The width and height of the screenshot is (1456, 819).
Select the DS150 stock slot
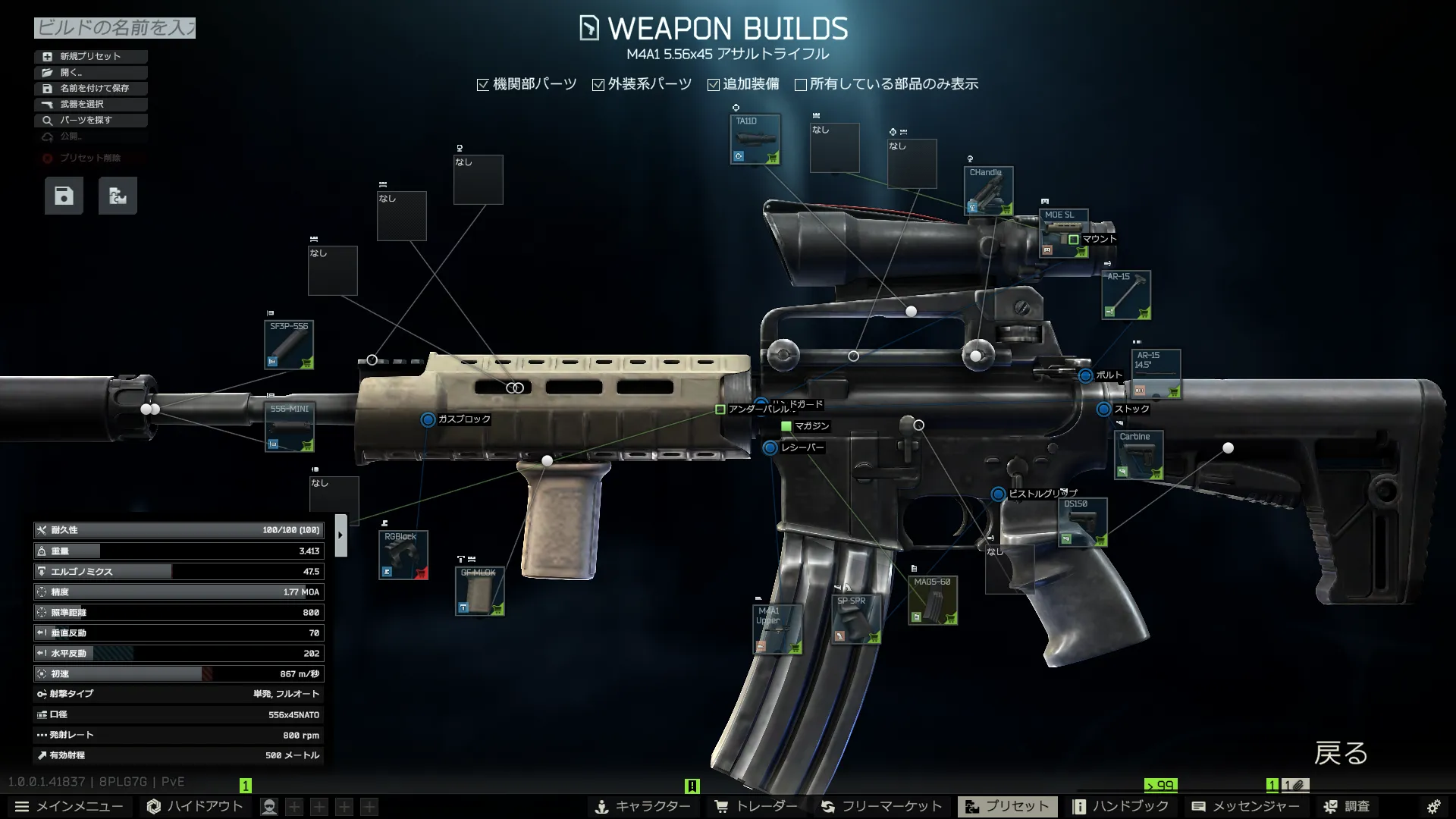[x=1082, y=522]
